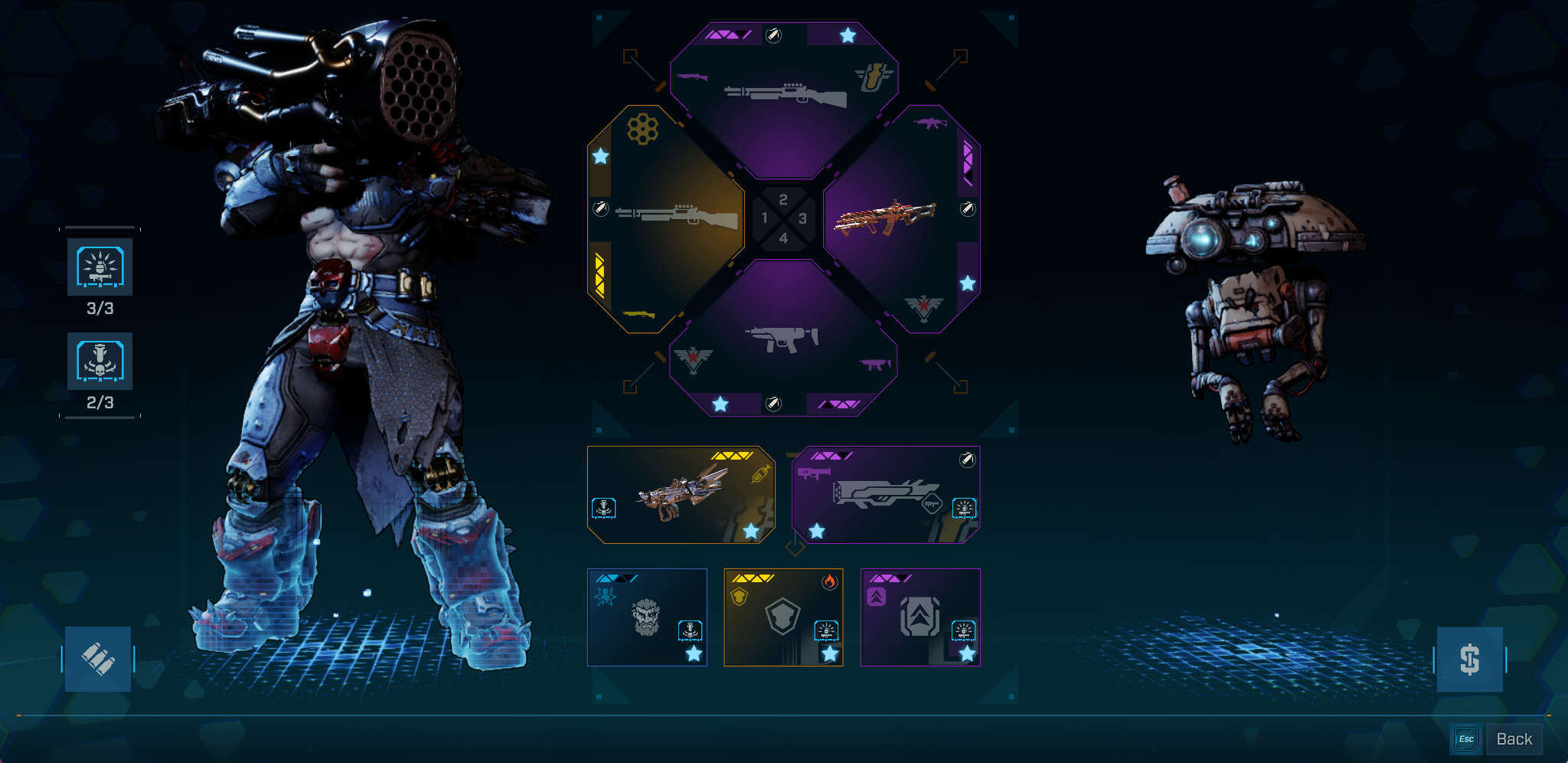Select the gold shotgun weapon slot
This screenshot has width=1568, height=763.
coord(666,220)
